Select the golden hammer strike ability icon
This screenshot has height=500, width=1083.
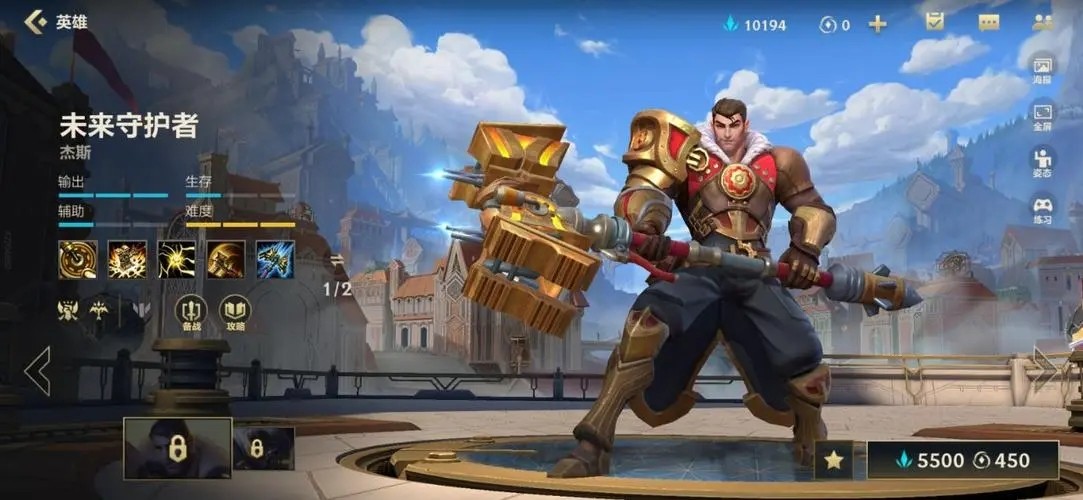pyautogui.click(x=226, y=260)
